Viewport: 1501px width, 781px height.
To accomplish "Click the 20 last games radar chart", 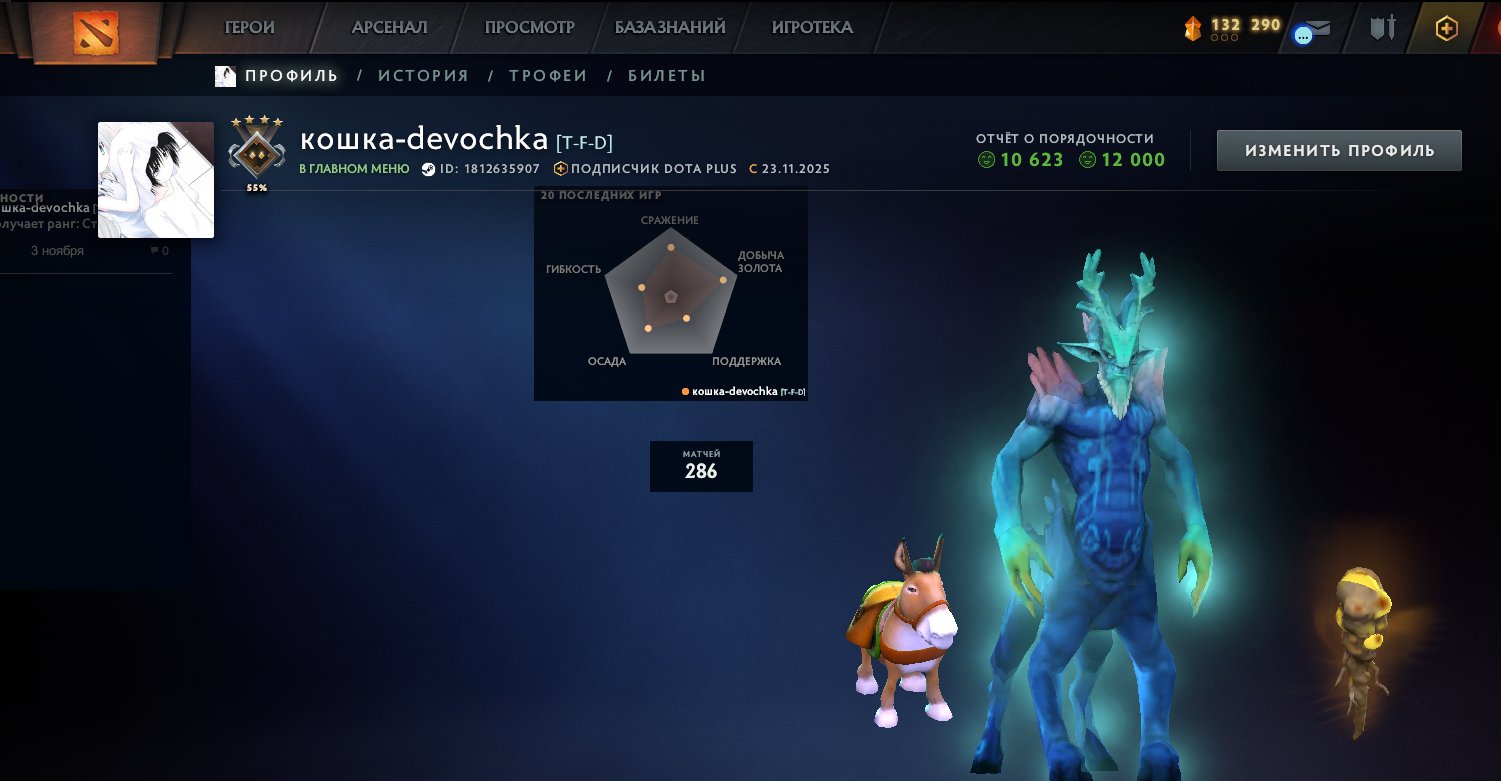I will pos(670,293).
